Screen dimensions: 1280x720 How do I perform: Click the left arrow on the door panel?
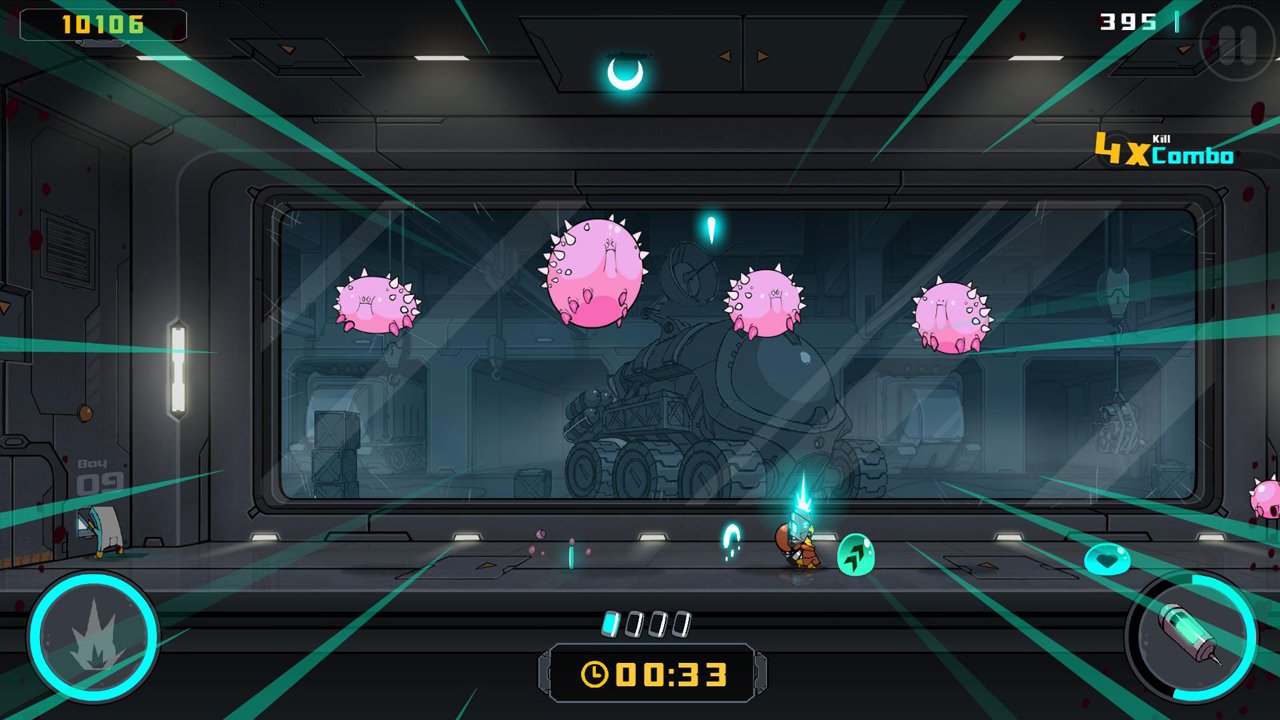point(724,55)
